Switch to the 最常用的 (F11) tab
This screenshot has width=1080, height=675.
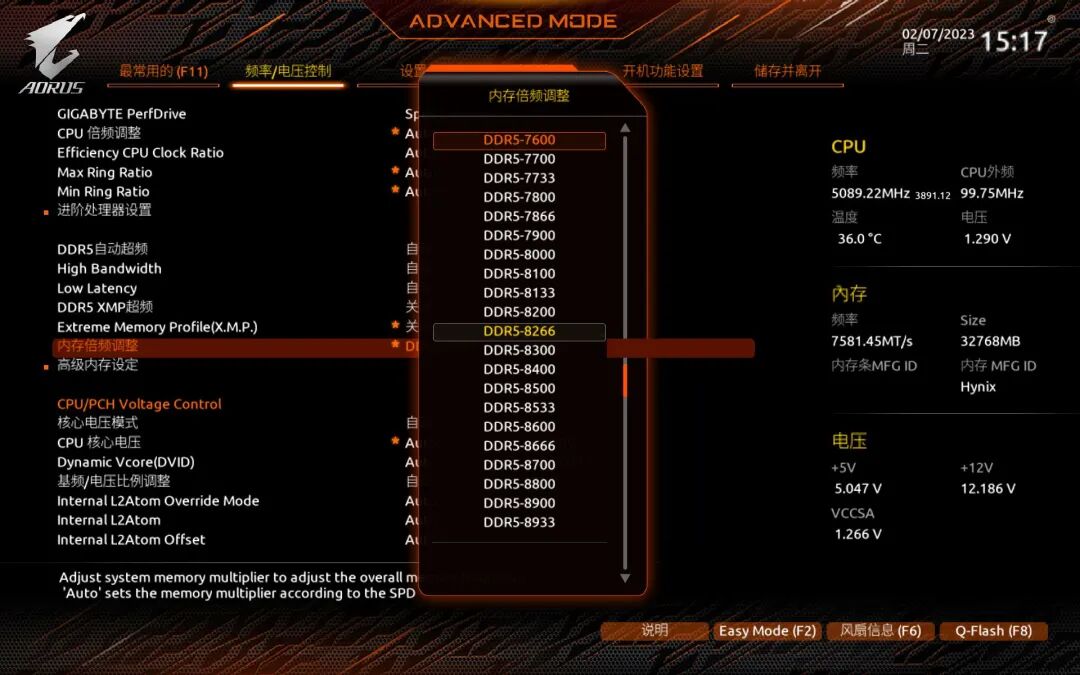(163, 71)
